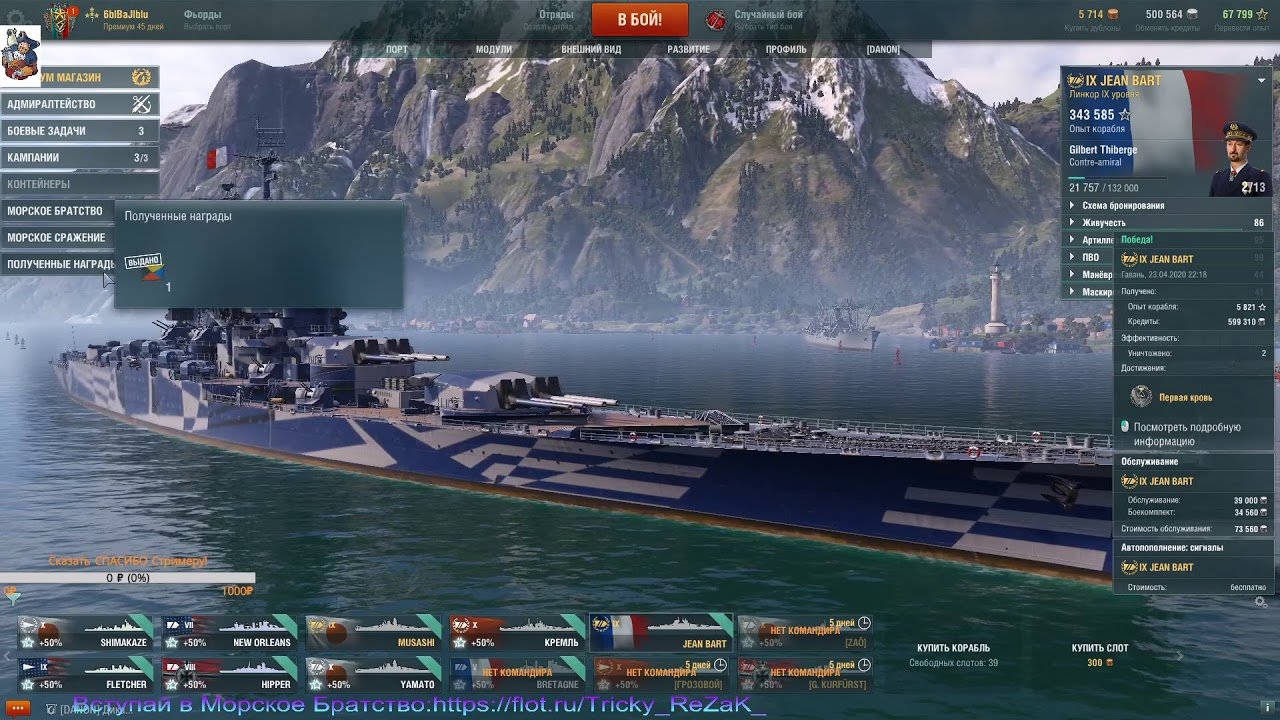The width and height of the screenshot is (1280, 720).
Task: Switch to the ВНЕШНИЙ ВИД tab
Action: point(591,49)
